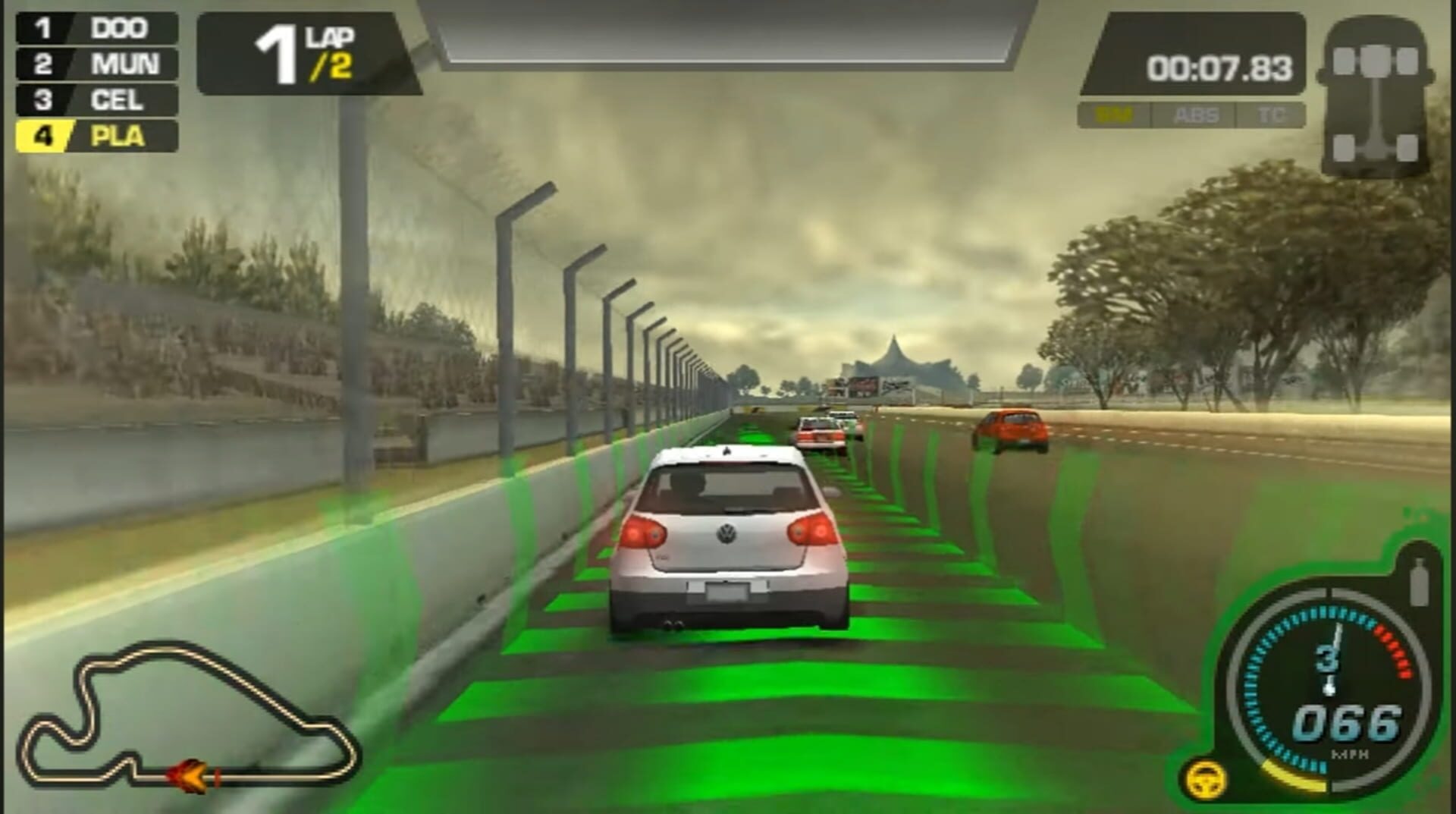The image size is (1456, 814).
Task: Enable the TC traction control indicator
Action: (x=1271, y=115)
